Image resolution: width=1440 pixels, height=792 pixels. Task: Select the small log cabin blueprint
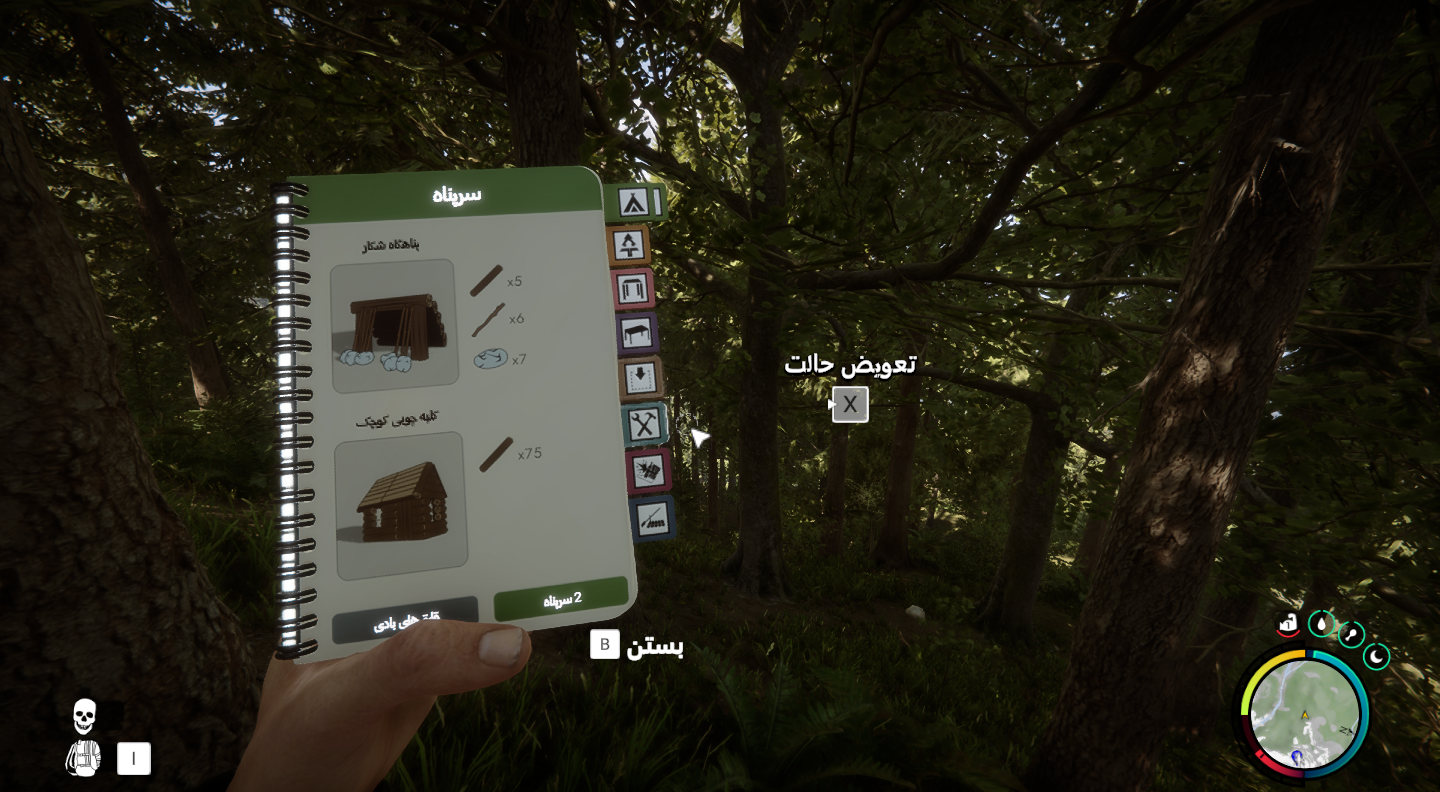coord(401,505)
